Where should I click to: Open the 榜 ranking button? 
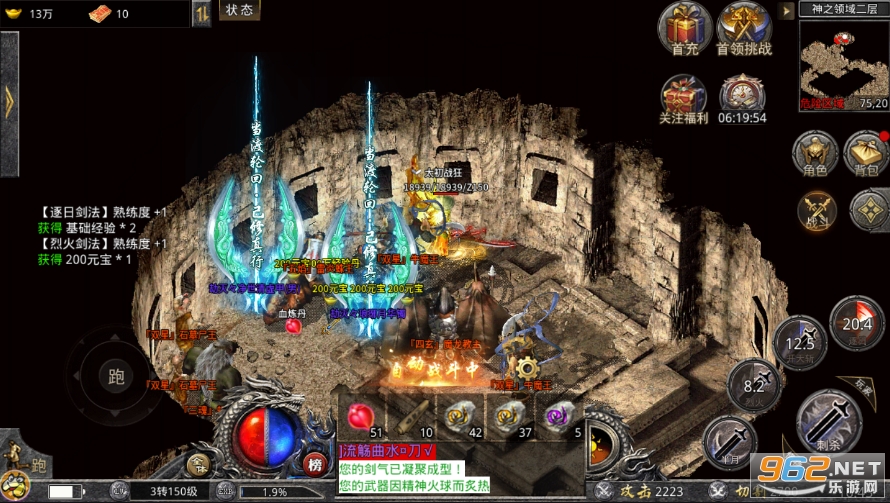pos(316,464)
